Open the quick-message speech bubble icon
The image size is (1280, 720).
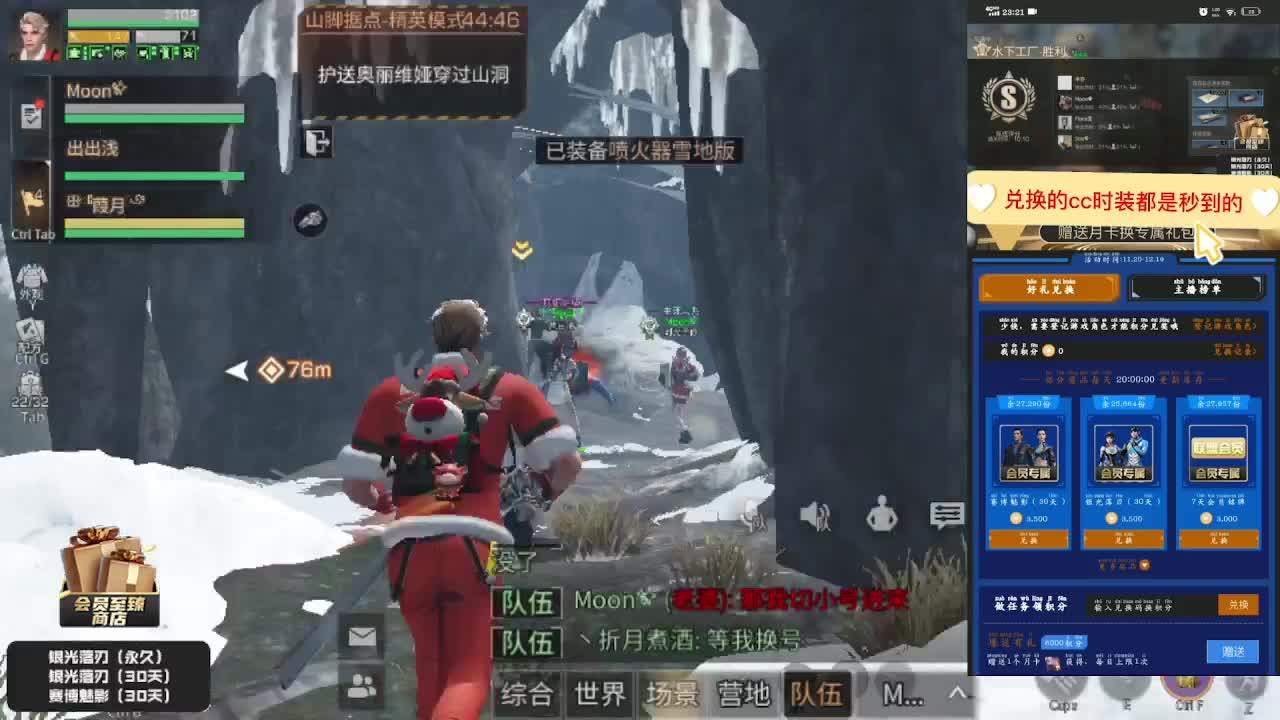(946, 515)
